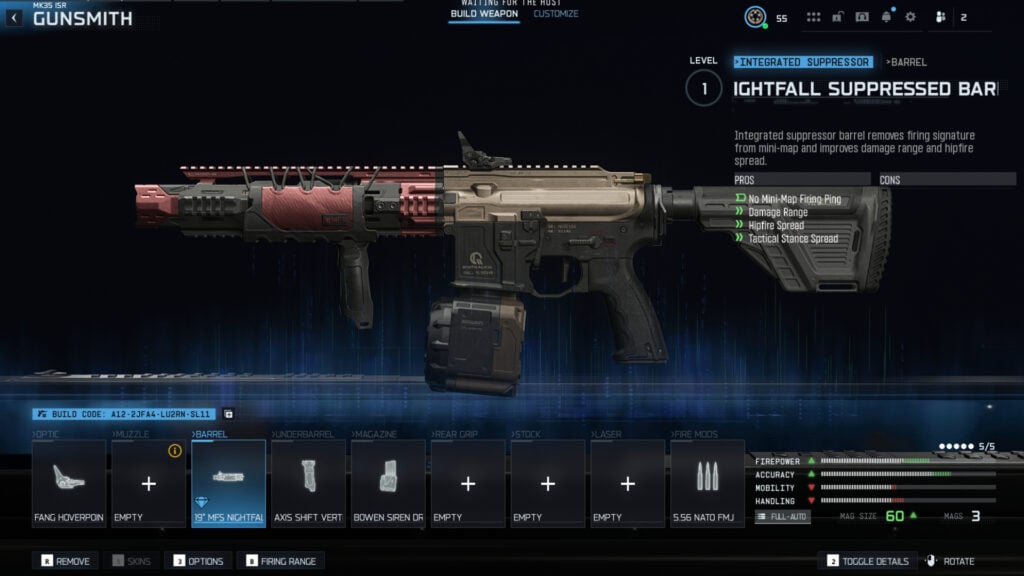This screenshot has height=576, width=1024.
Task: Choose the Bowen Siren drum magazine slot
Action: tap(388, 483)
